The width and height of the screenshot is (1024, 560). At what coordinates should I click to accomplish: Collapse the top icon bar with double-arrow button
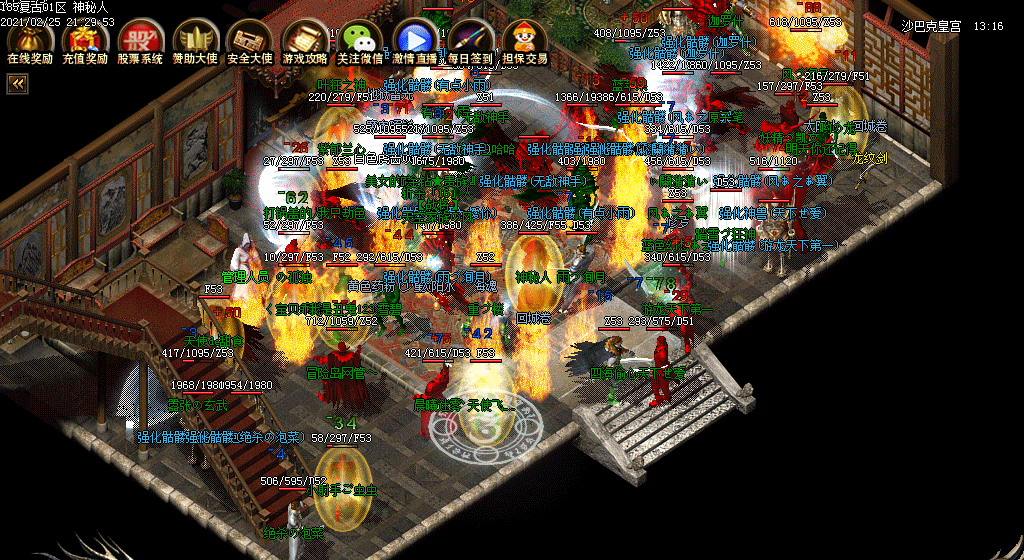coord(17,85)
